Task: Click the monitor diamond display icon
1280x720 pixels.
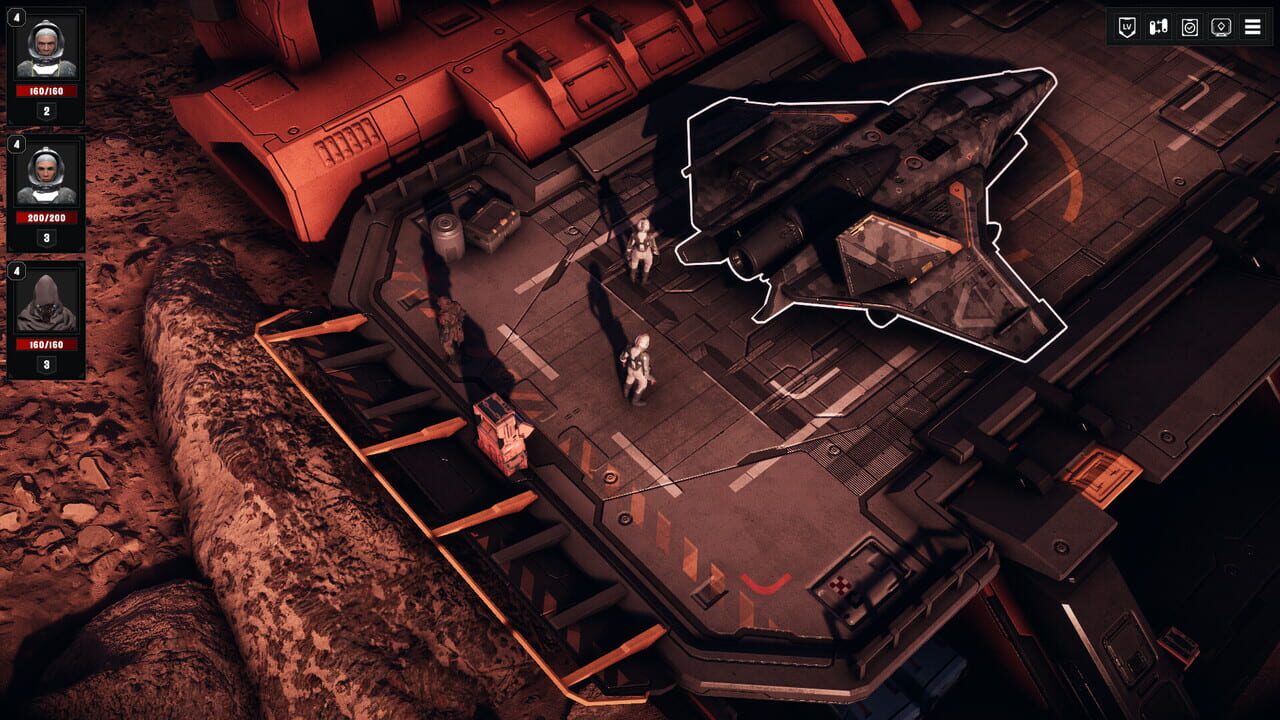Action: [1220, 26]
